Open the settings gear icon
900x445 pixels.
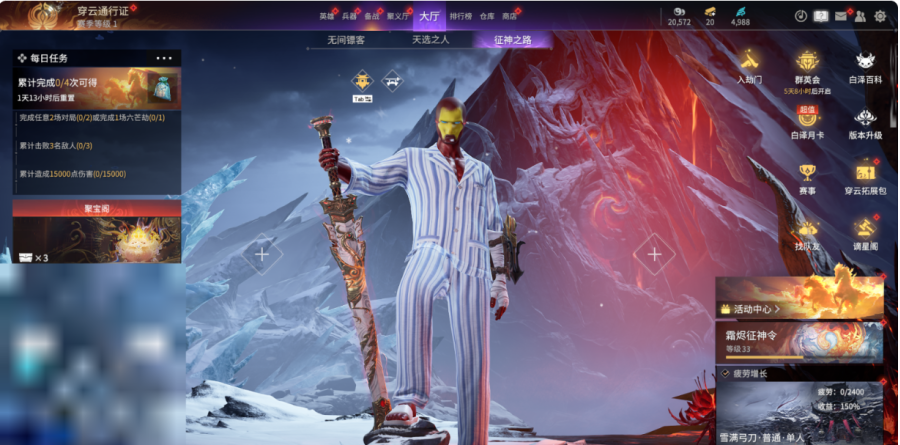click(880, 16)
